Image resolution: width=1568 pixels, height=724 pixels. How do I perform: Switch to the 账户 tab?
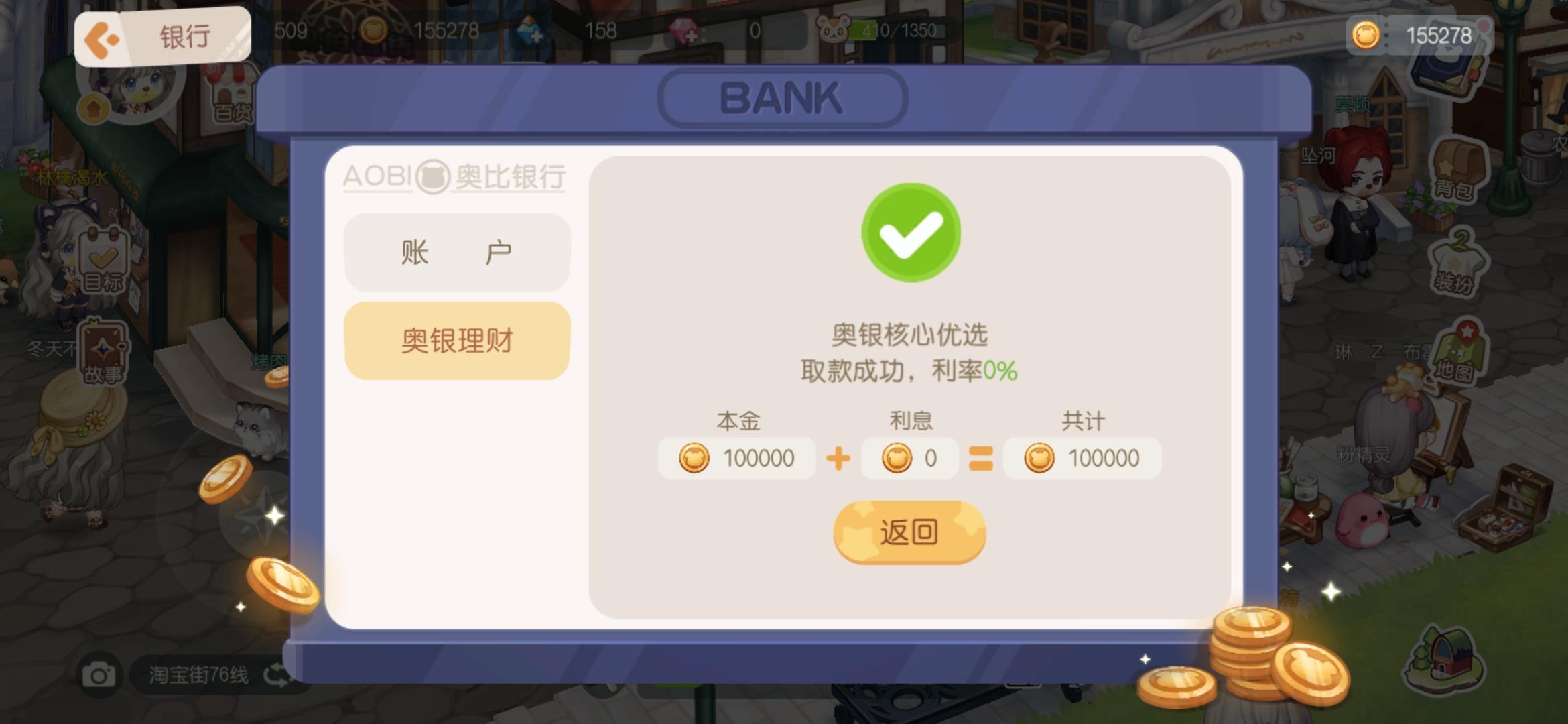456,252
